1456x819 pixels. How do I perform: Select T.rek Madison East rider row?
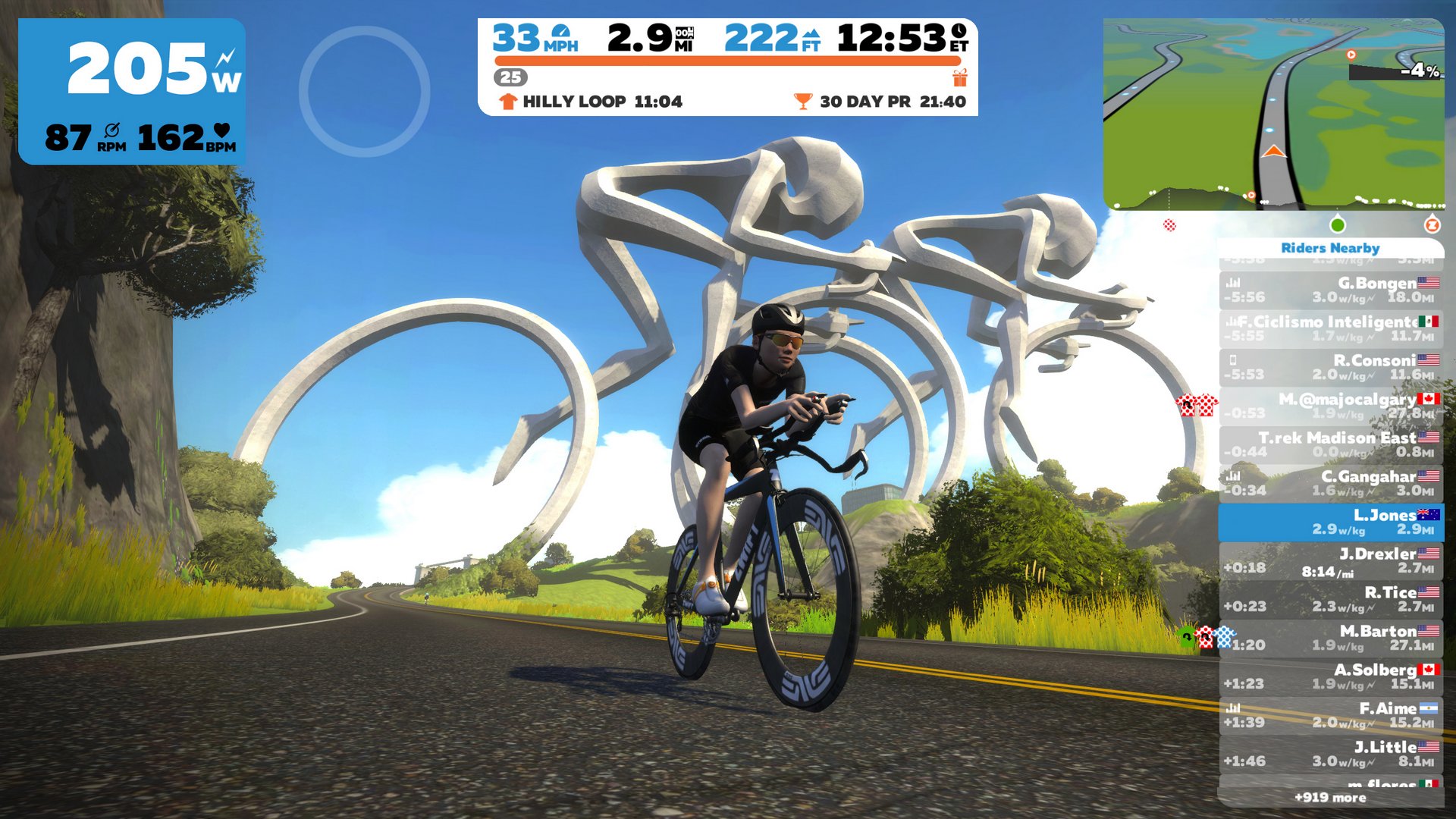coord(1331,444)
